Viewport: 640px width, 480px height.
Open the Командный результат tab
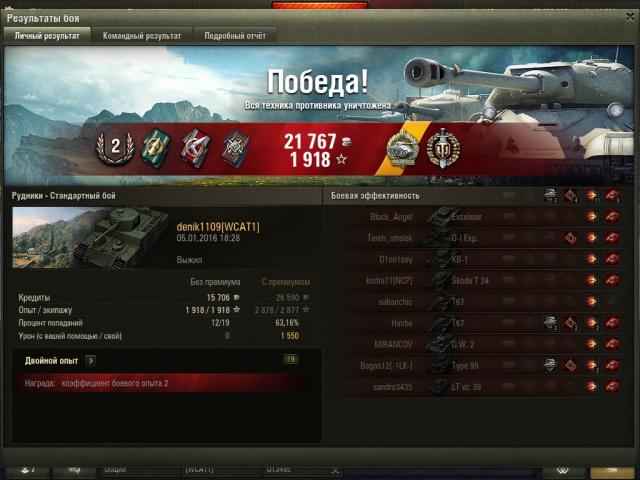(142, 35)
